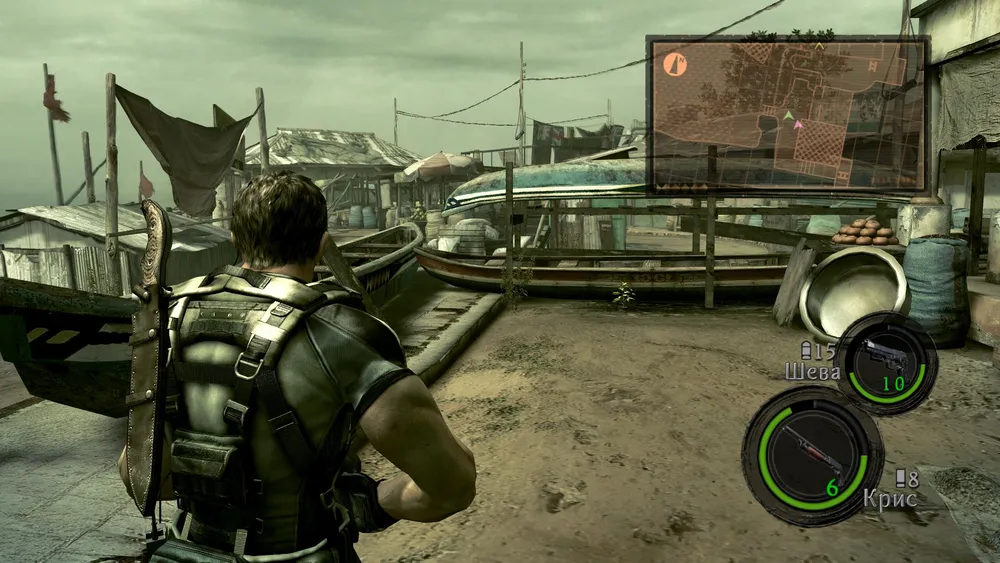Screen dimensions: 1000x563
Task: Click the minimap overlay
Action: coord(788,113)
